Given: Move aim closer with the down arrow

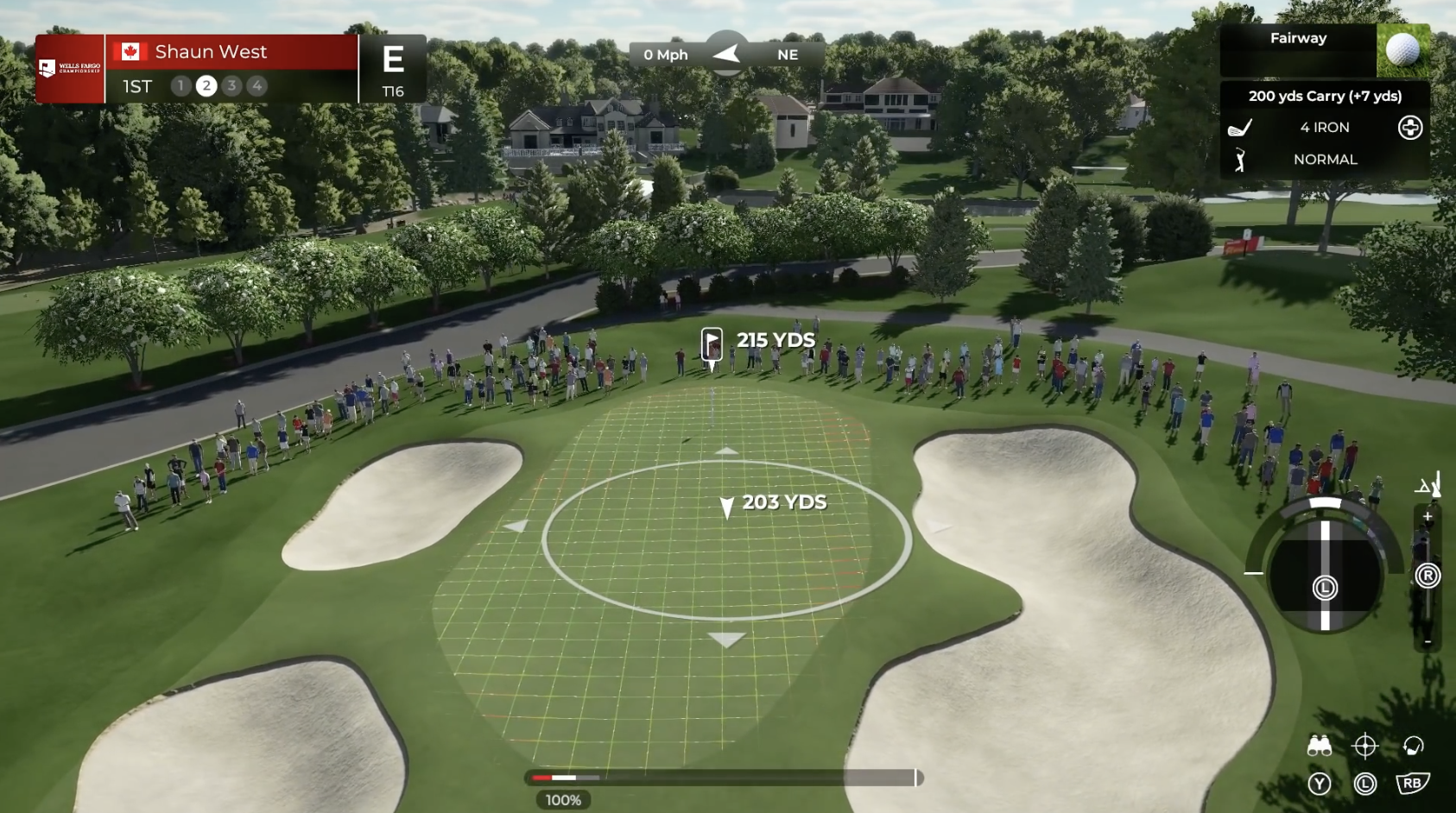Looking at the screenshot, I should [726, 640].
